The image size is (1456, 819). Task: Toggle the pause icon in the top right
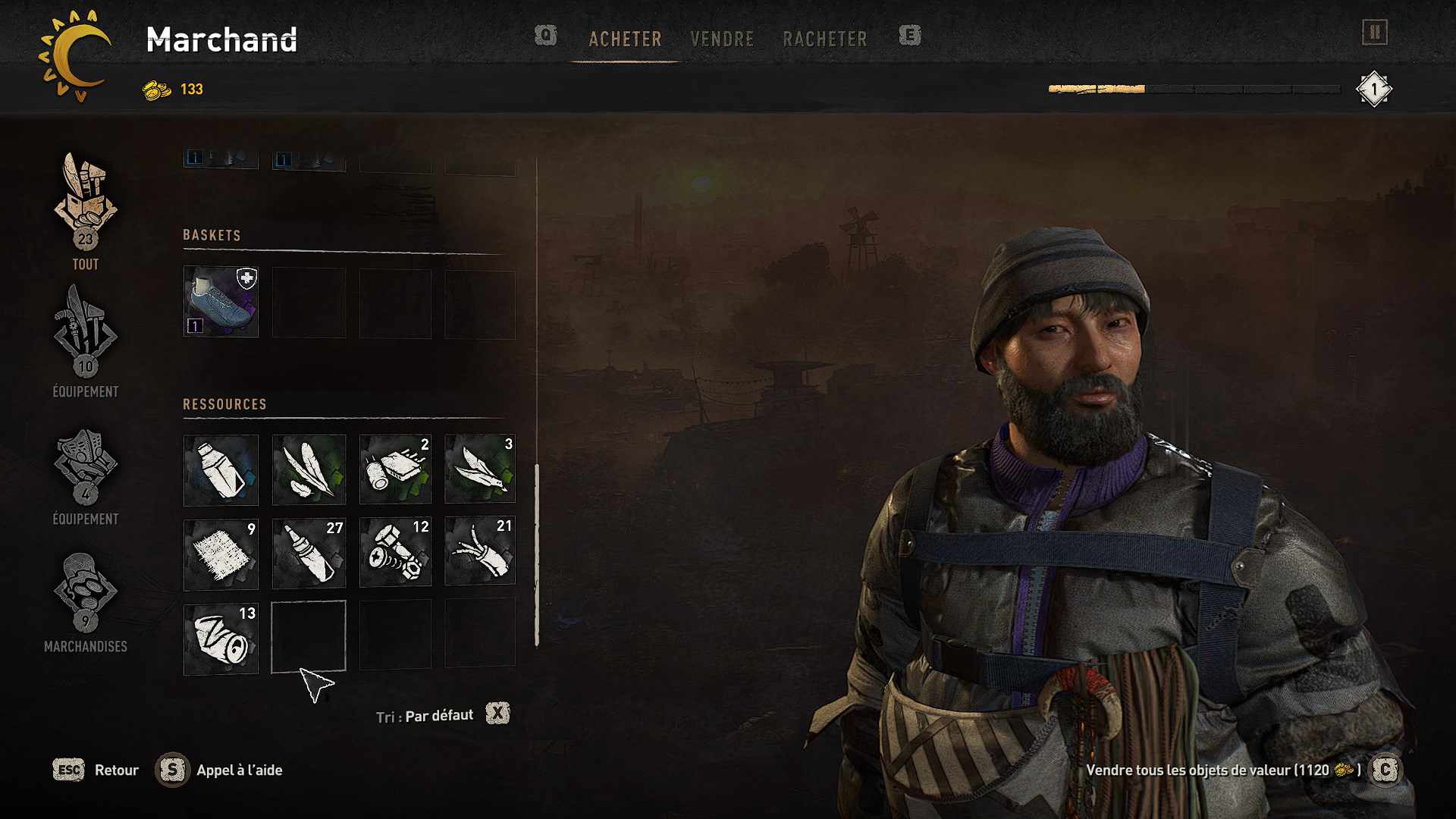click(1374, 33)
